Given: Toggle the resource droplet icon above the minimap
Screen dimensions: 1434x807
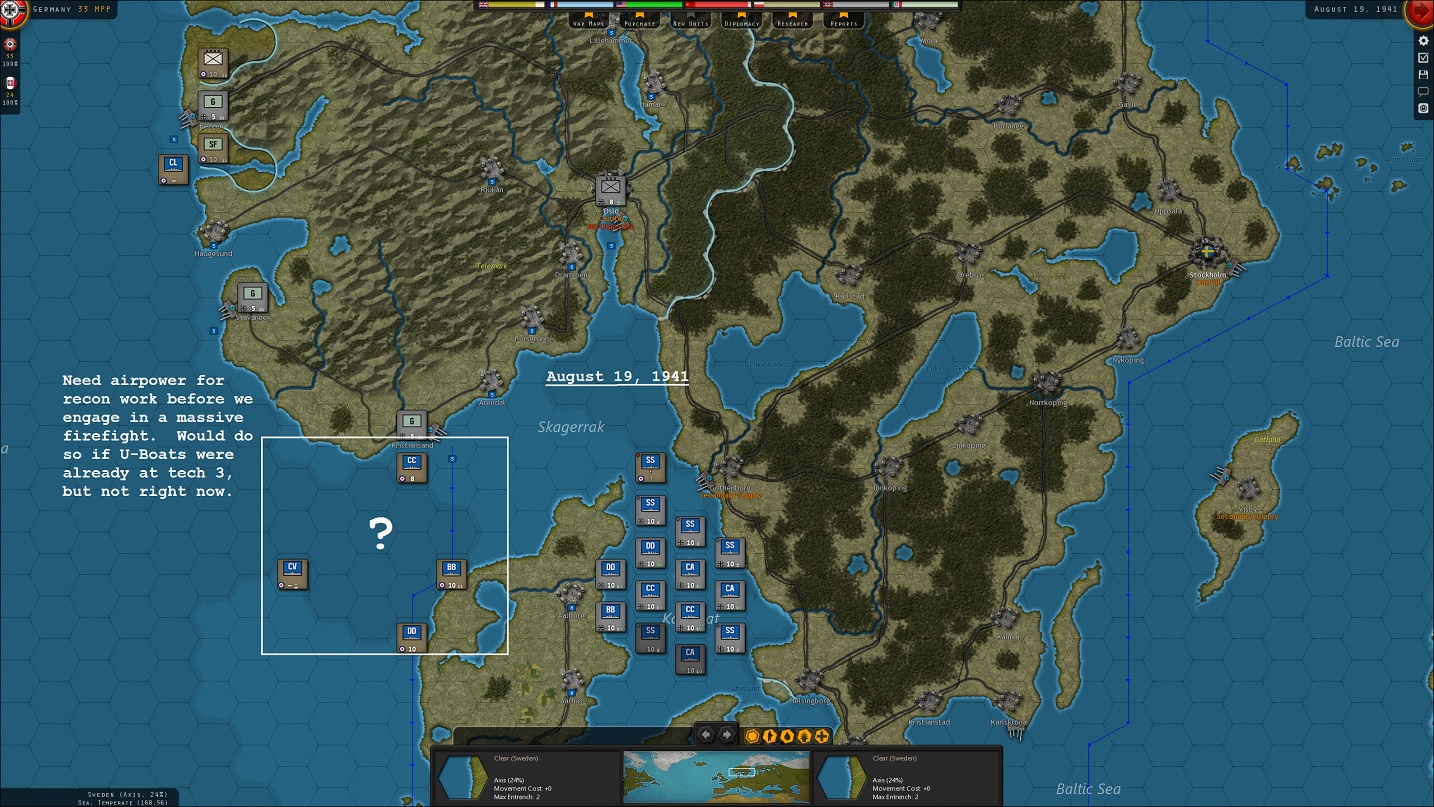Looking at the screenshot, I should pos(786,736).
